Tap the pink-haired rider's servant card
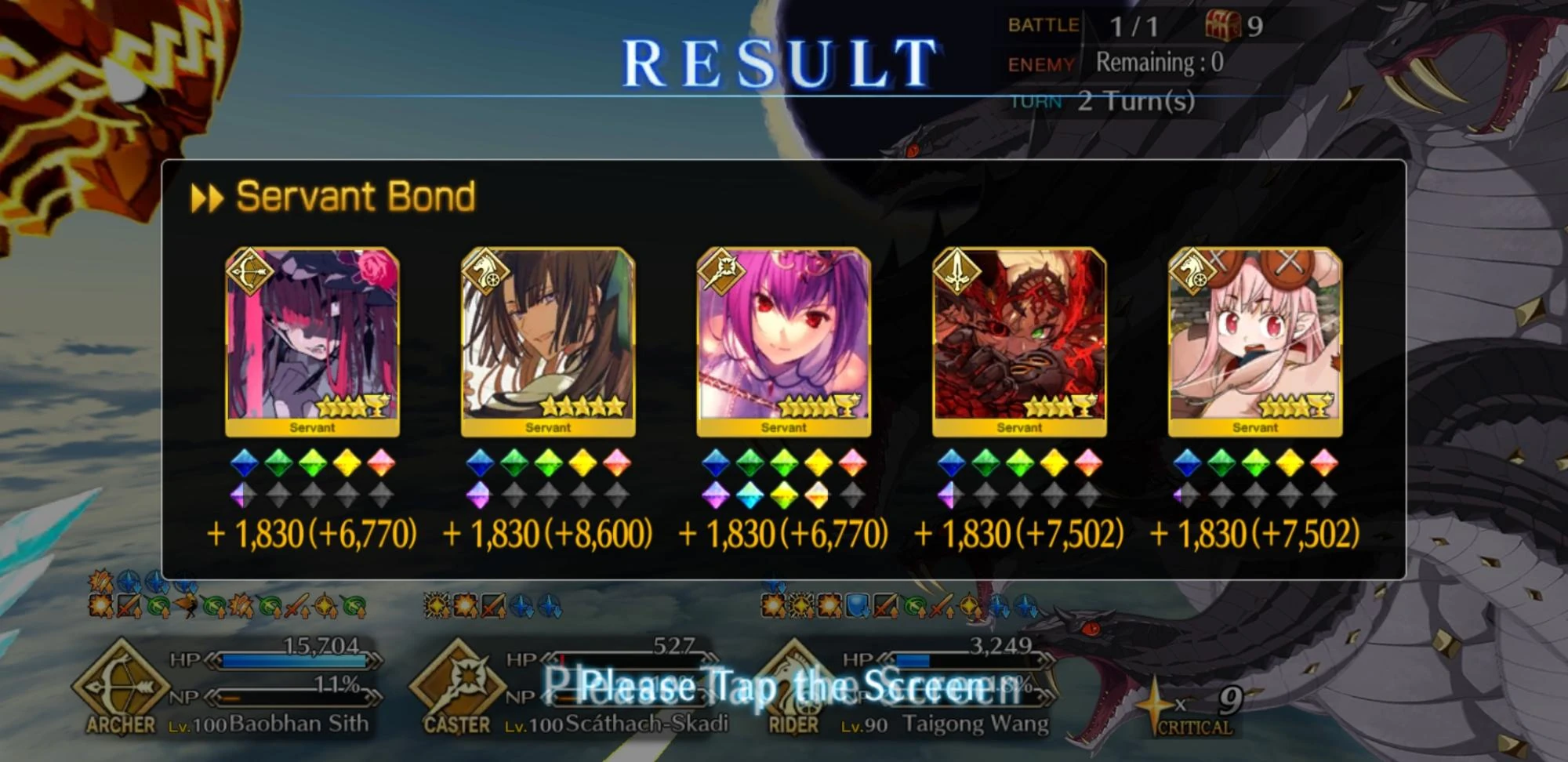This screenshot has height=762, width=1568. pyautogui.click(x=1257, y=337)
